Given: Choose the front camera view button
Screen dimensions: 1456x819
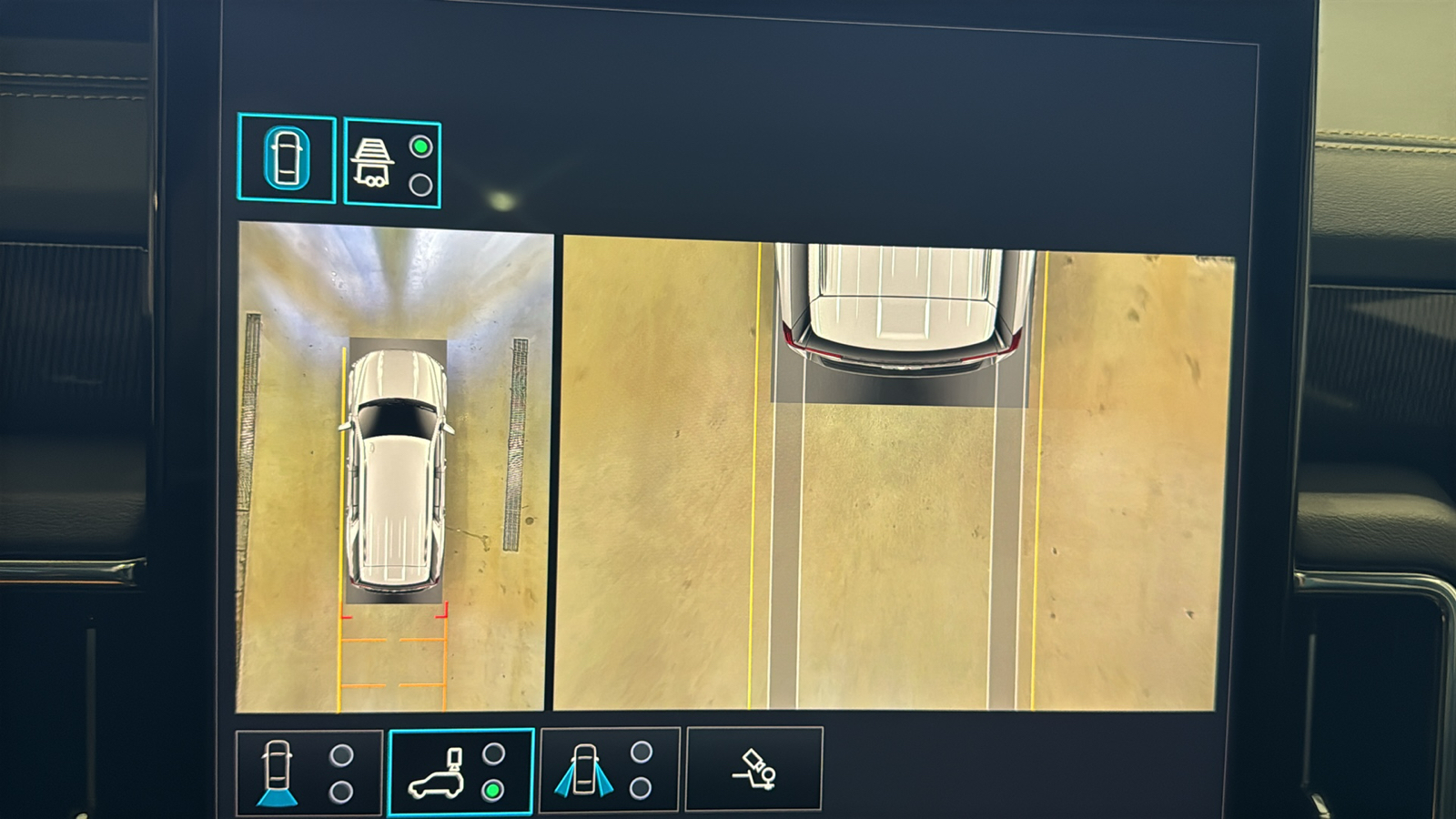Looking at the screenshot, I should point(308,773).
